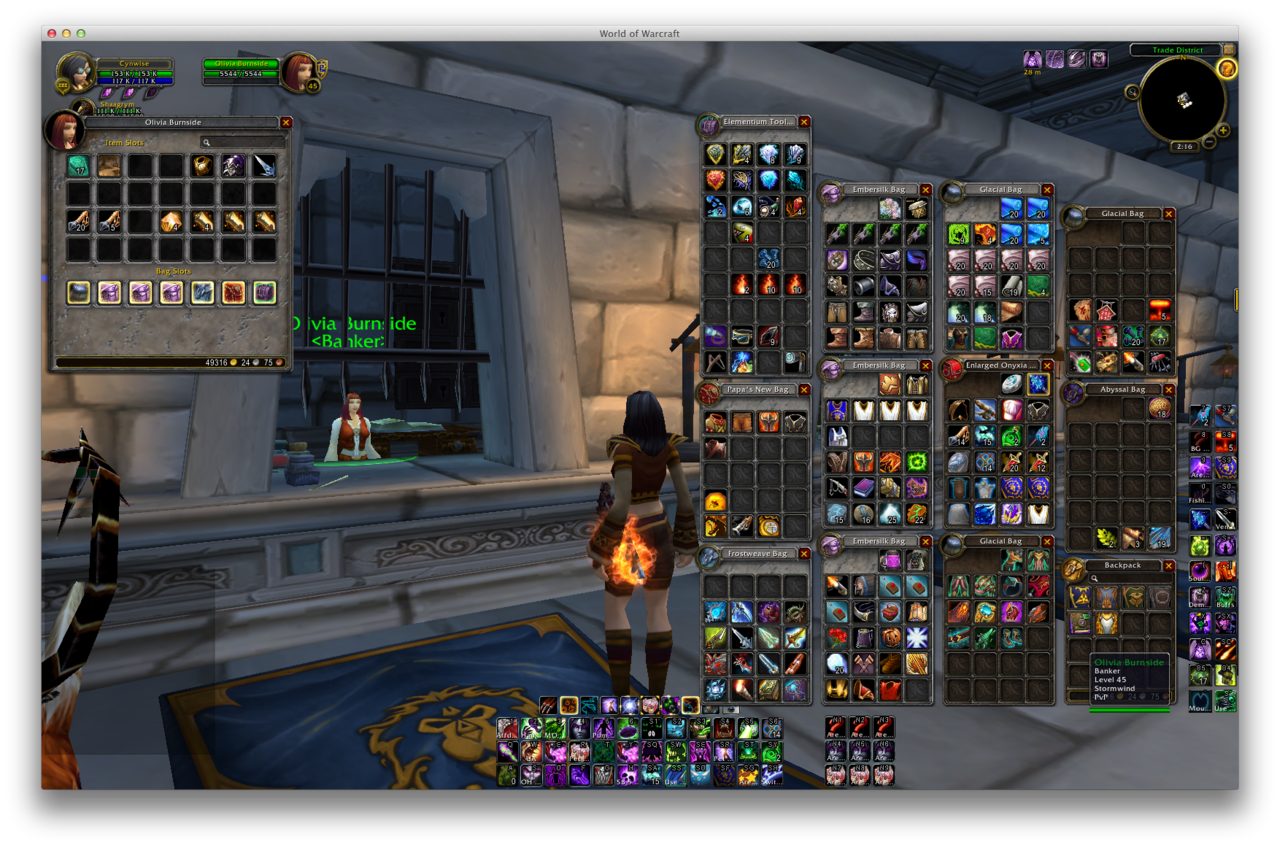Pick the purple book in Embersilk Bag
1280x847 pixels.
point(864,488)
